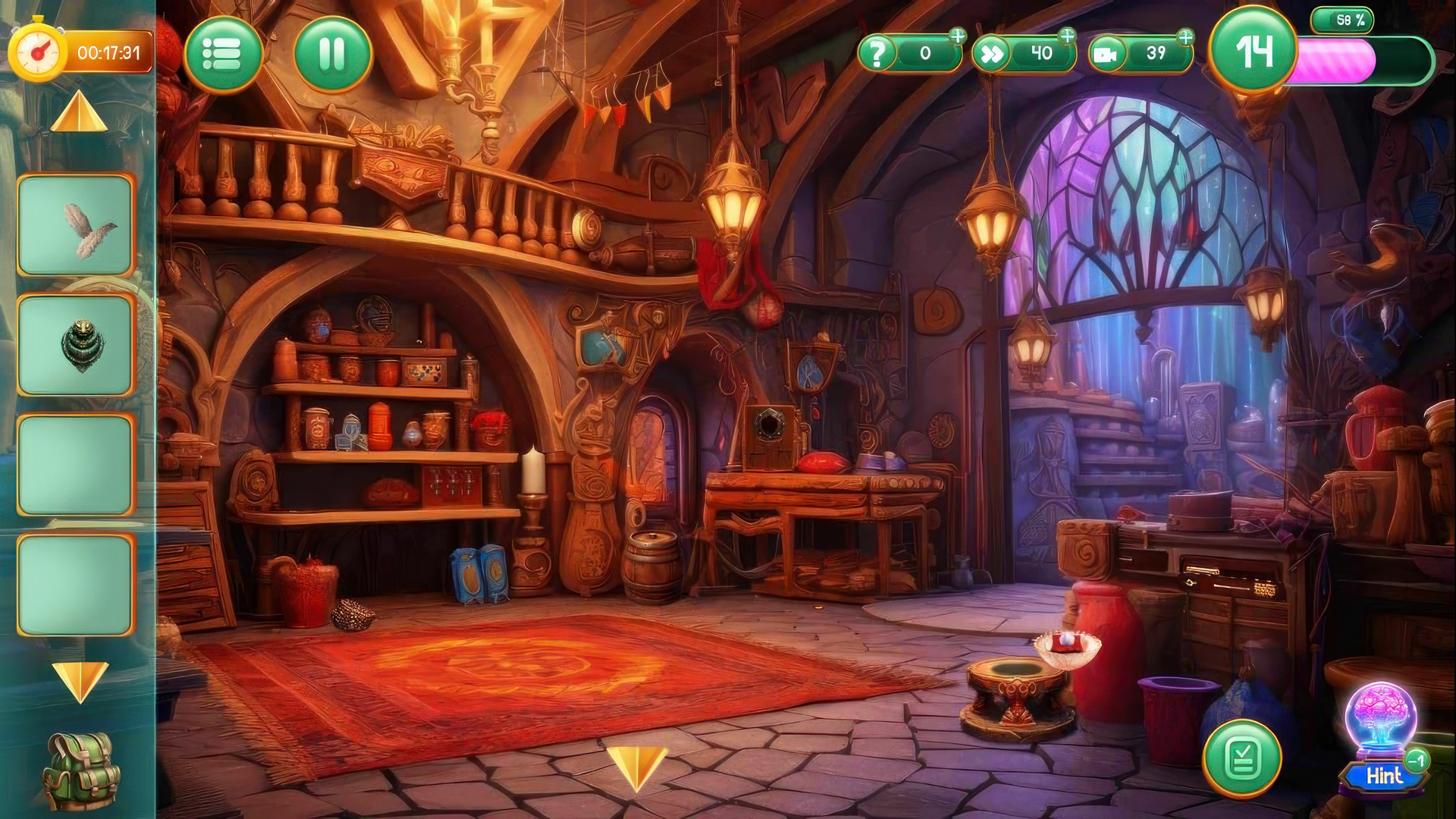This screenshot has width=1456, height=819.
Task: Open the green backpack
Action: pos(81,770)
